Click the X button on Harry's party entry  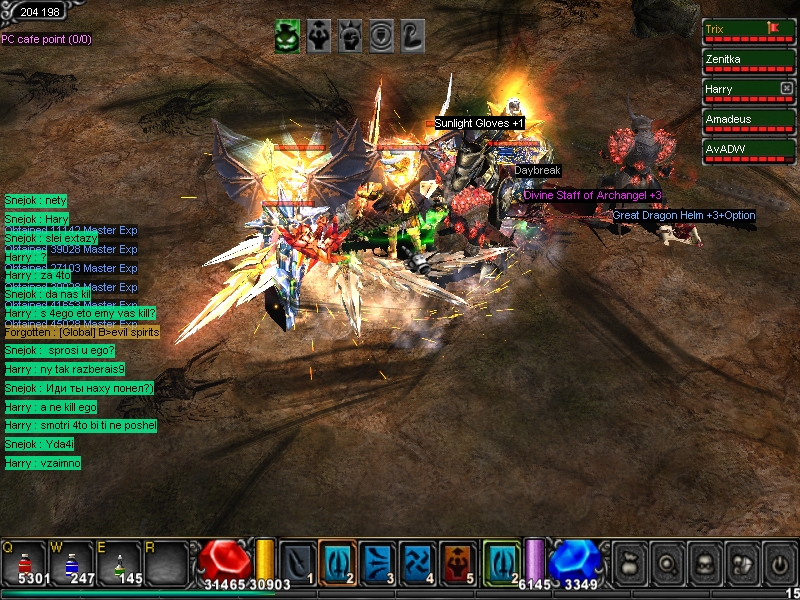click(x=786, y=88)
